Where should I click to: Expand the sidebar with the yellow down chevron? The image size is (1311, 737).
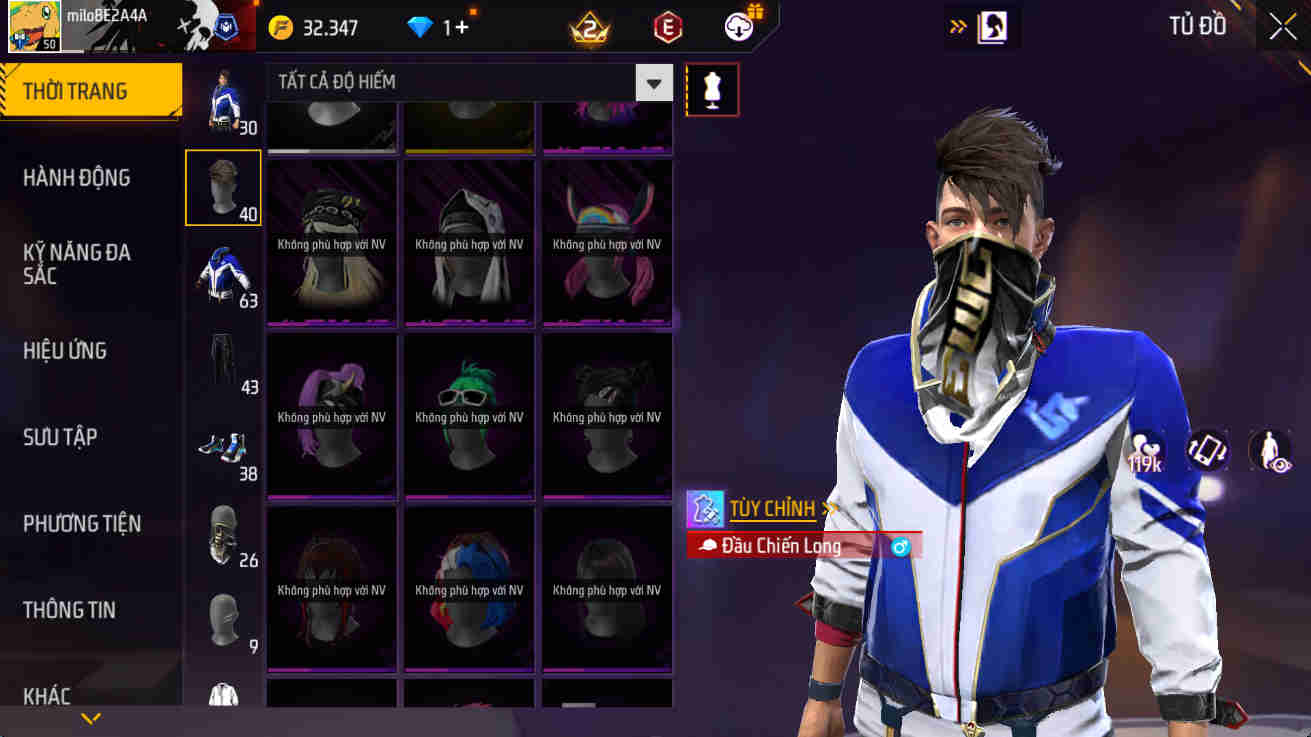click(x=91, y=718)
